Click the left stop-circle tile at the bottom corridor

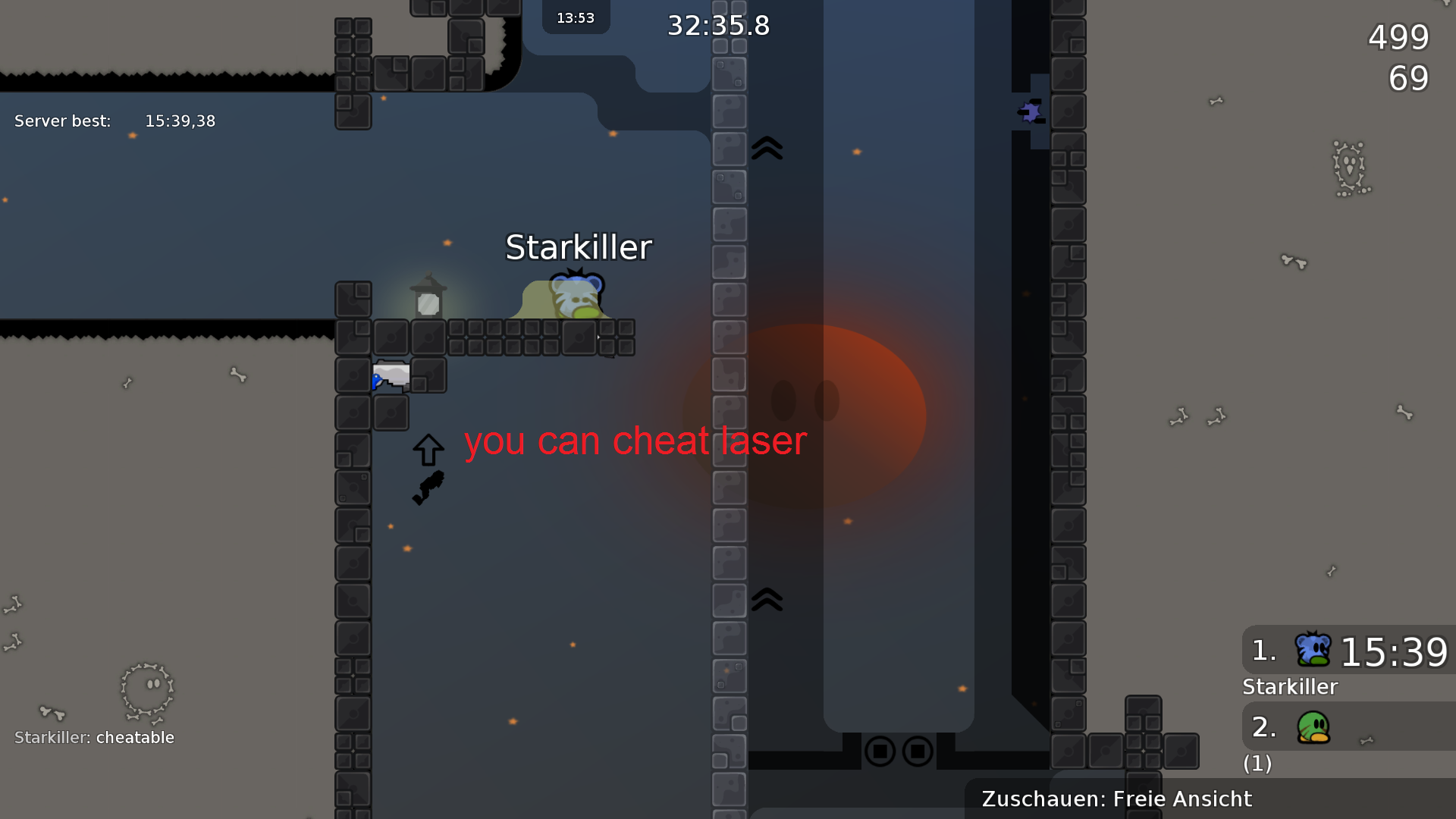click(880, 752)
